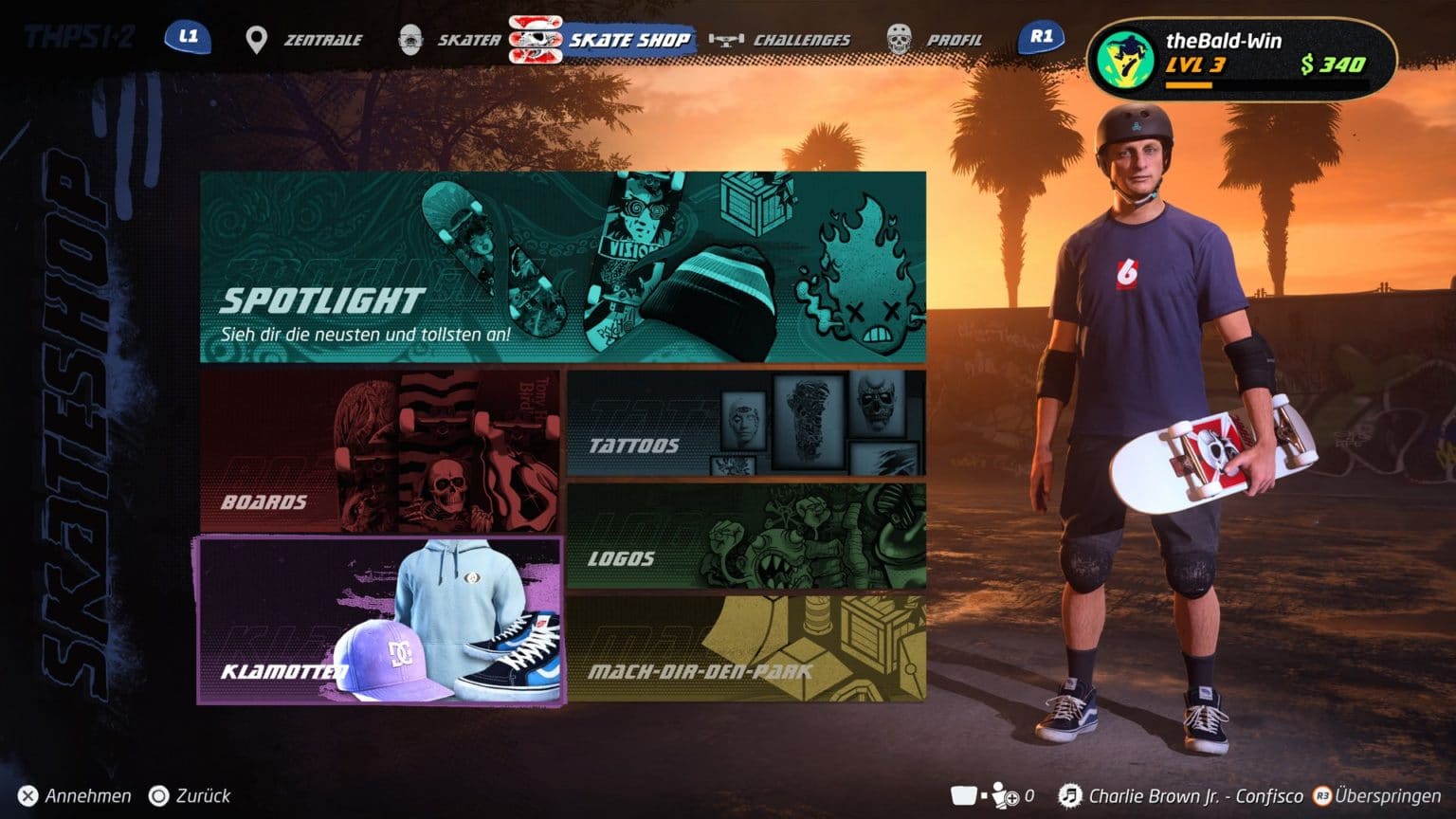Click the music note icon beside the song title
The width and height of the screenshot is (1456, 819).
click(1072, 795)
